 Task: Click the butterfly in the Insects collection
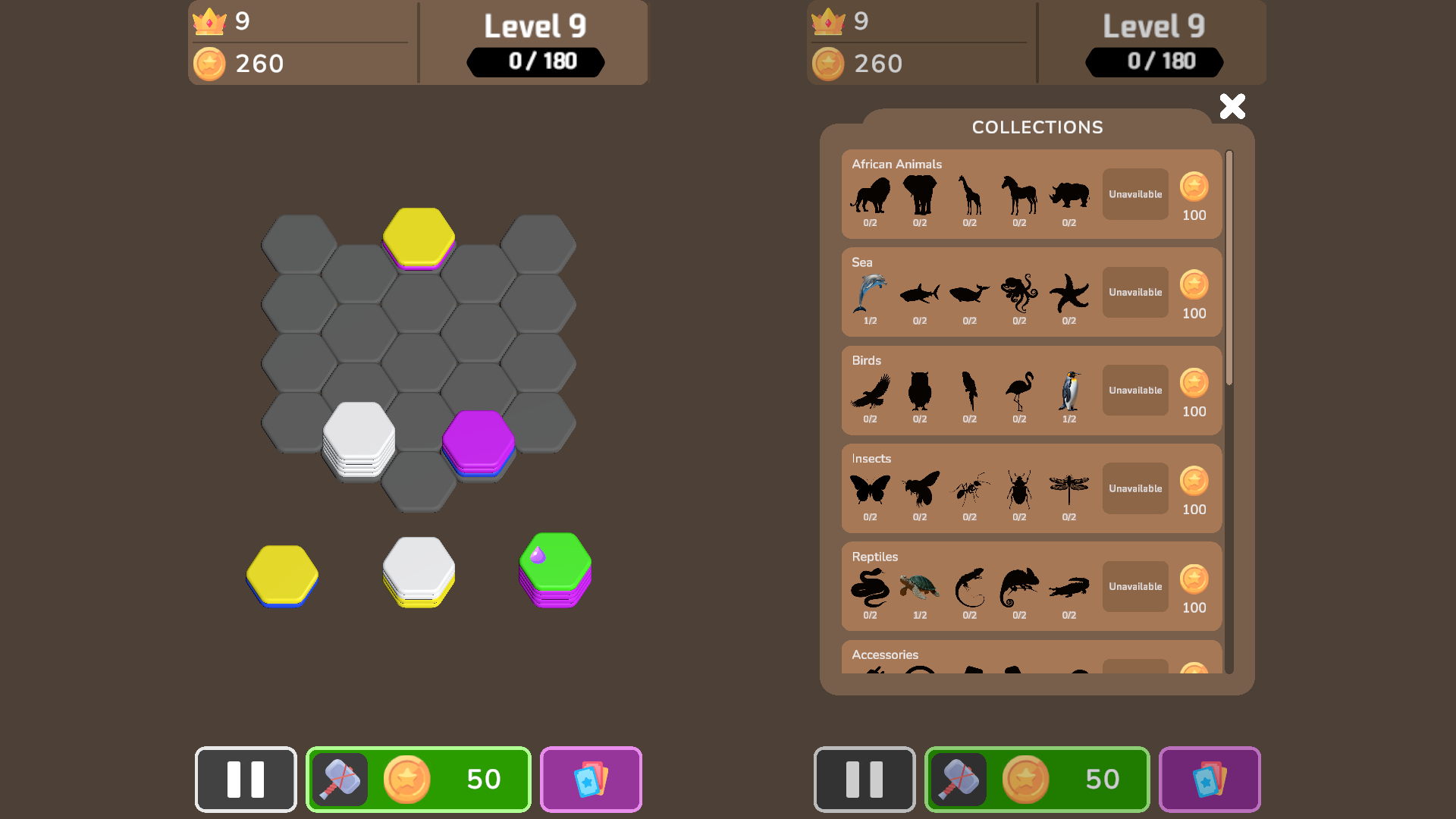pyautogui.click(x=869, y=489)
